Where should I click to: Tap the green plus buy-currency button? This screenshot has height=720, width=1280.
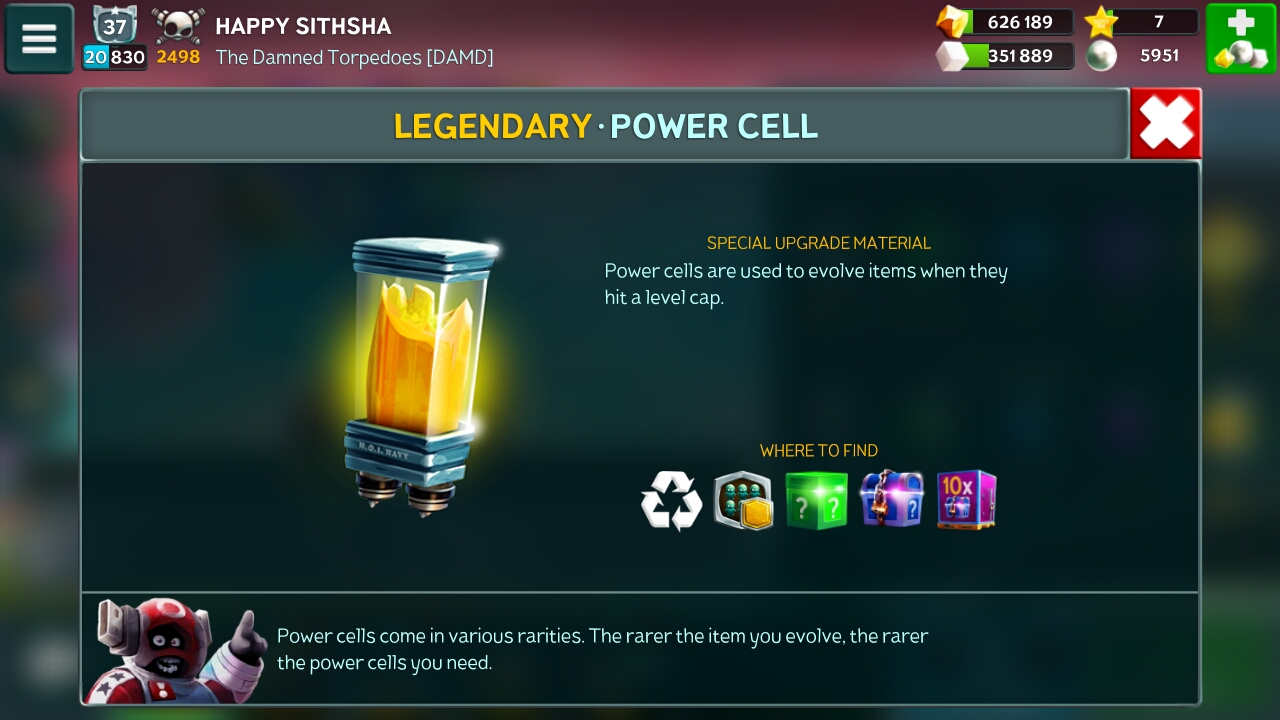[1240, 39]
